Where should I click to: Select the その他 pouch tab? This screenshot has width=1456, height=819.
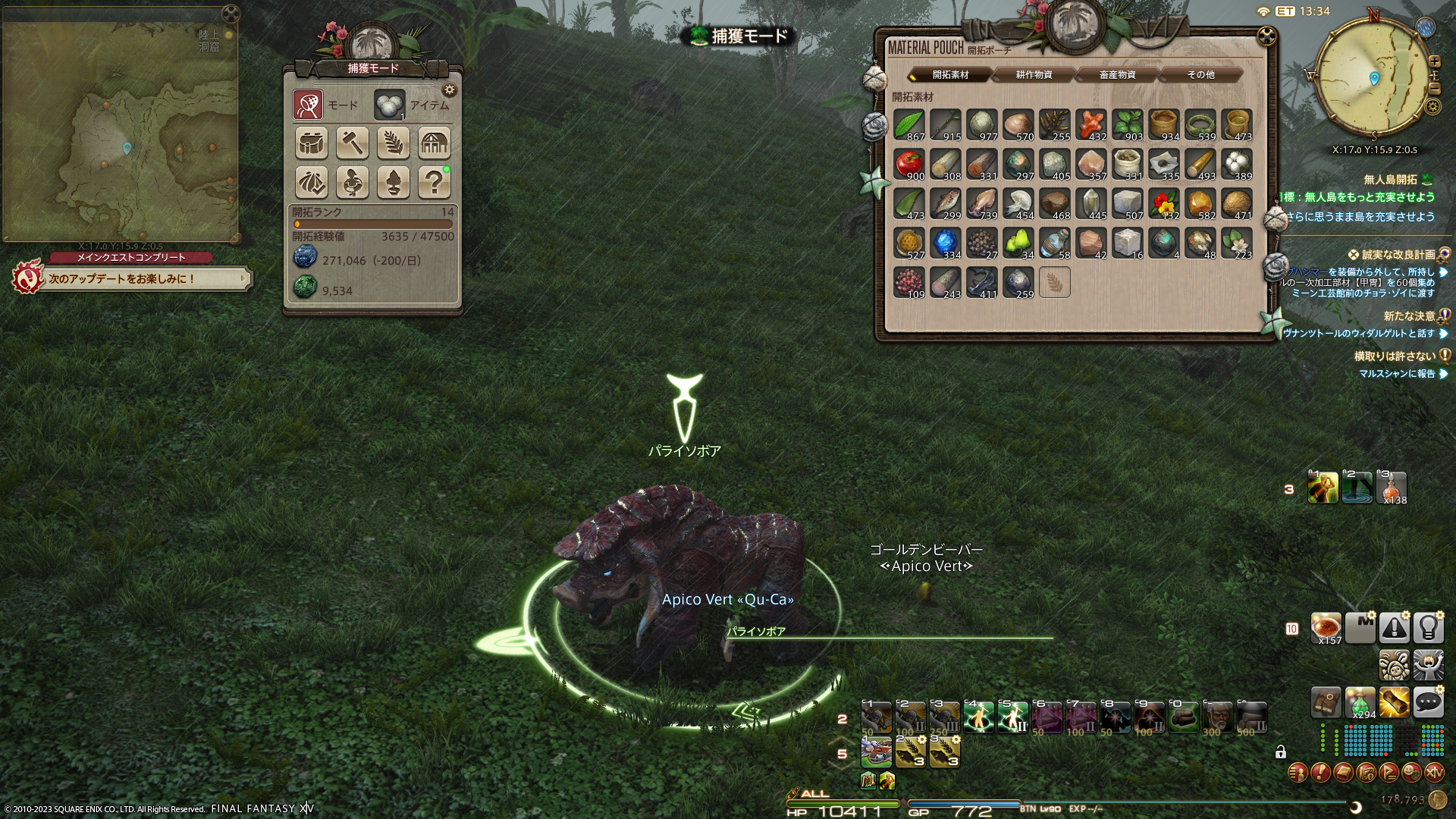click(x=1200, y=75)
